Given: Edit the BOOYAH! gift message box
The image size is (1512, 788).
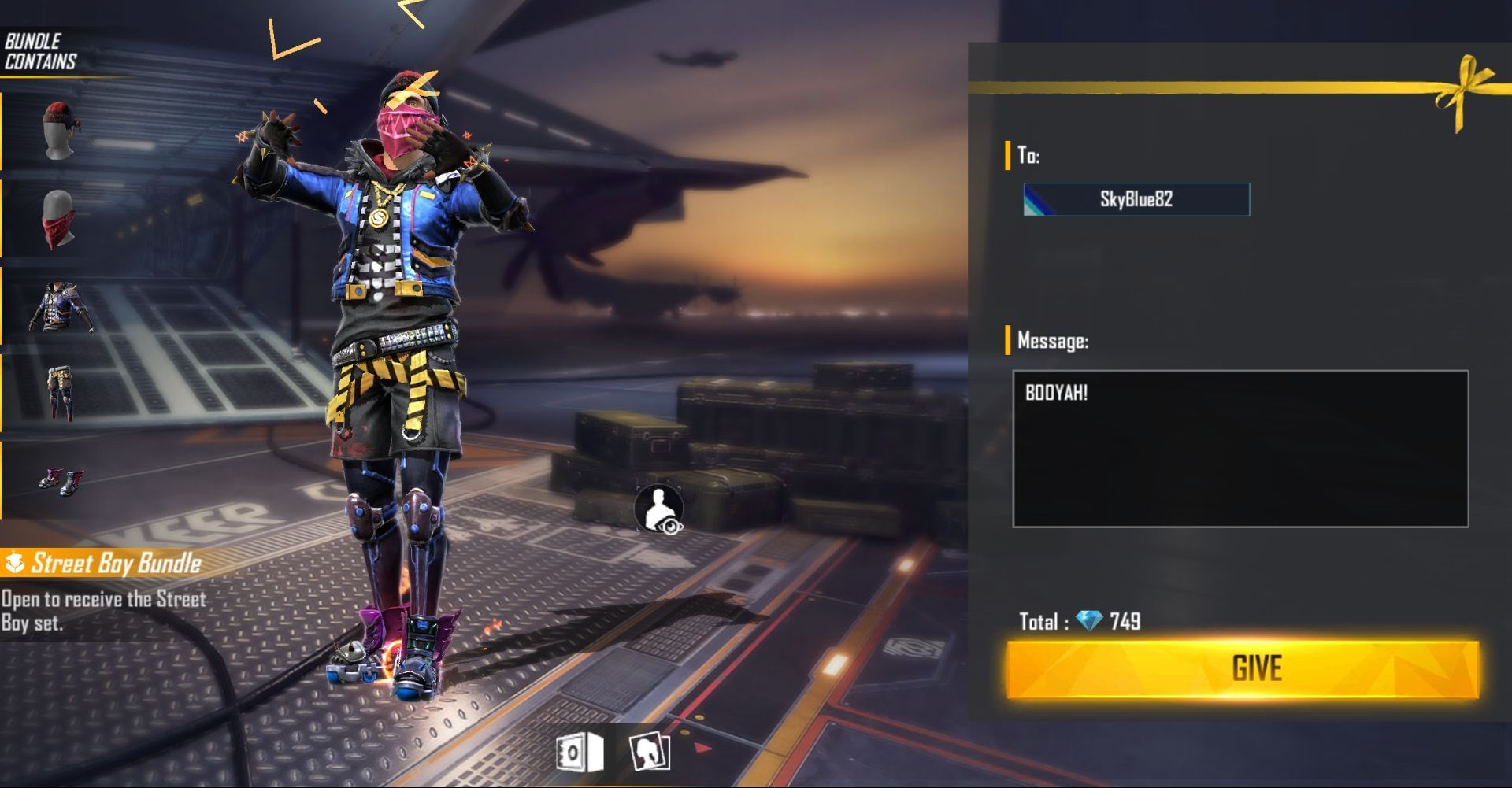Looking at the screenshot, I should 1240,448.
